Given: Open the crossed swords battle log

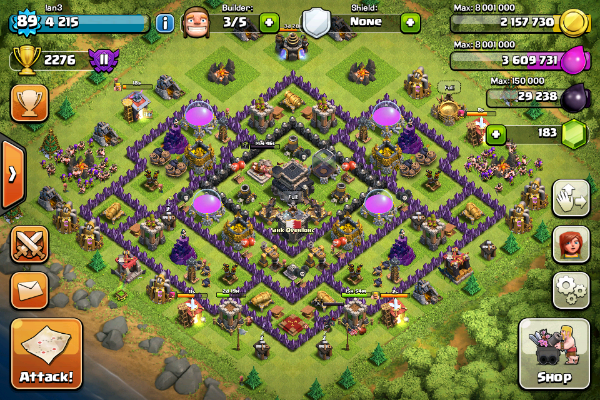Looking at the screenshot, I should click(29, 246).
